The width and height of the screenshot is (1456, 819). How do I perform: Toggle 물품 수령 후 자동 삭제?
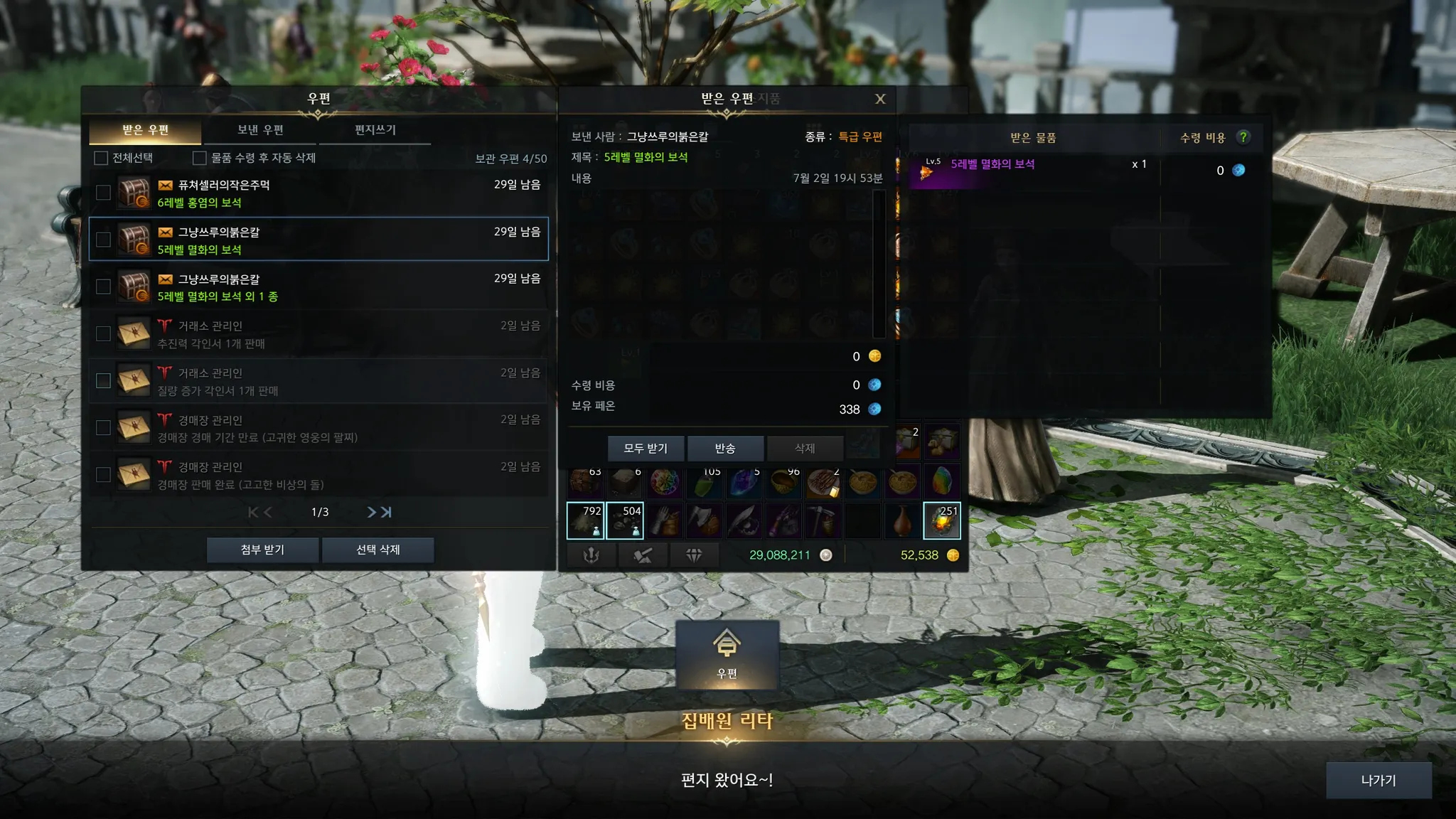pos(200,158)
